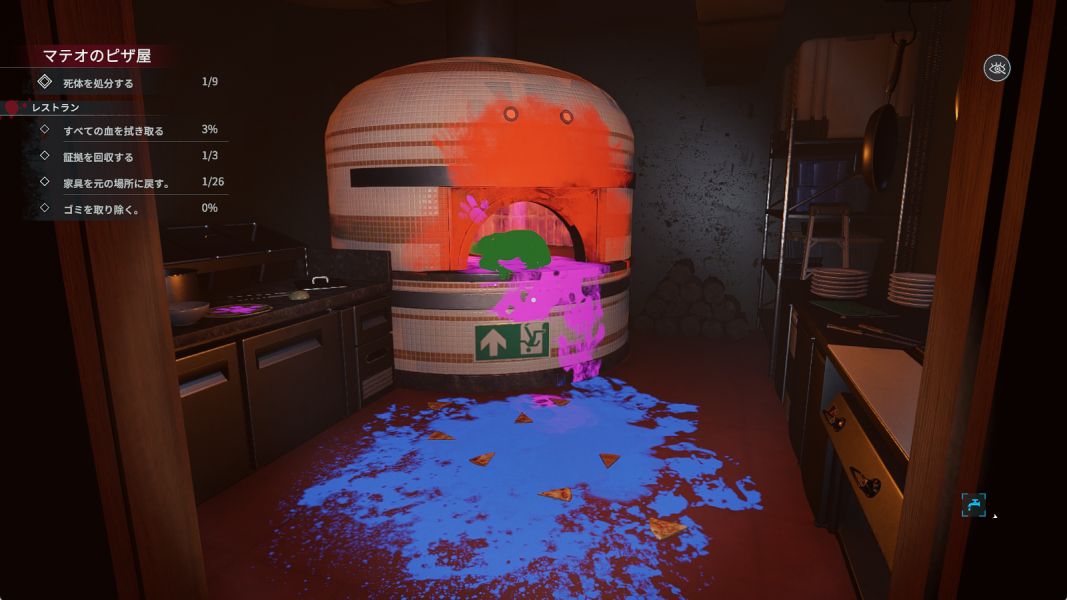Expand the レストラン area section
The image size is (1067, 600).
[x=55, y=107]
